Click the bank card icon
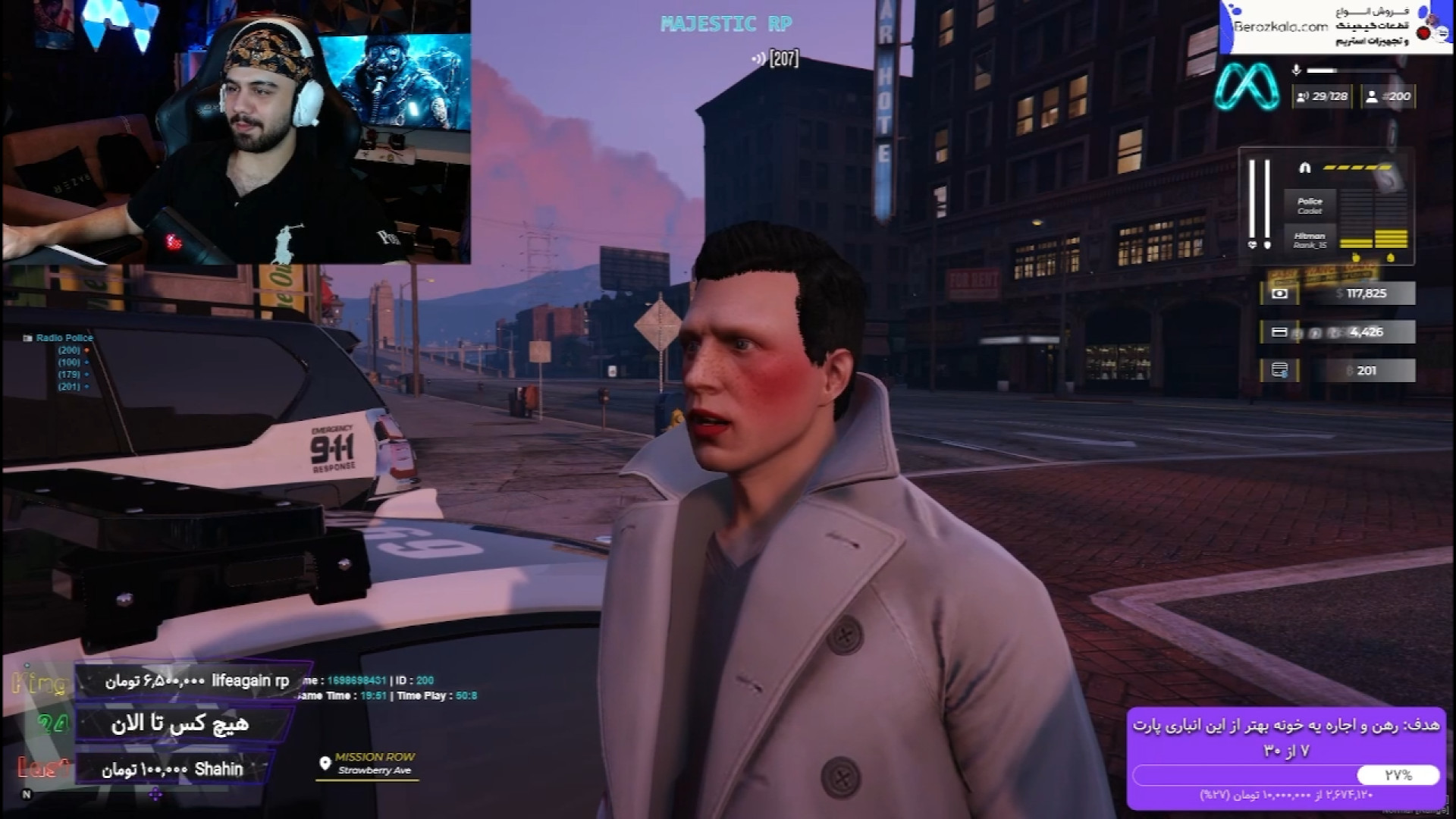Viewport: 1456px width, 819px height. point(1279,332)
